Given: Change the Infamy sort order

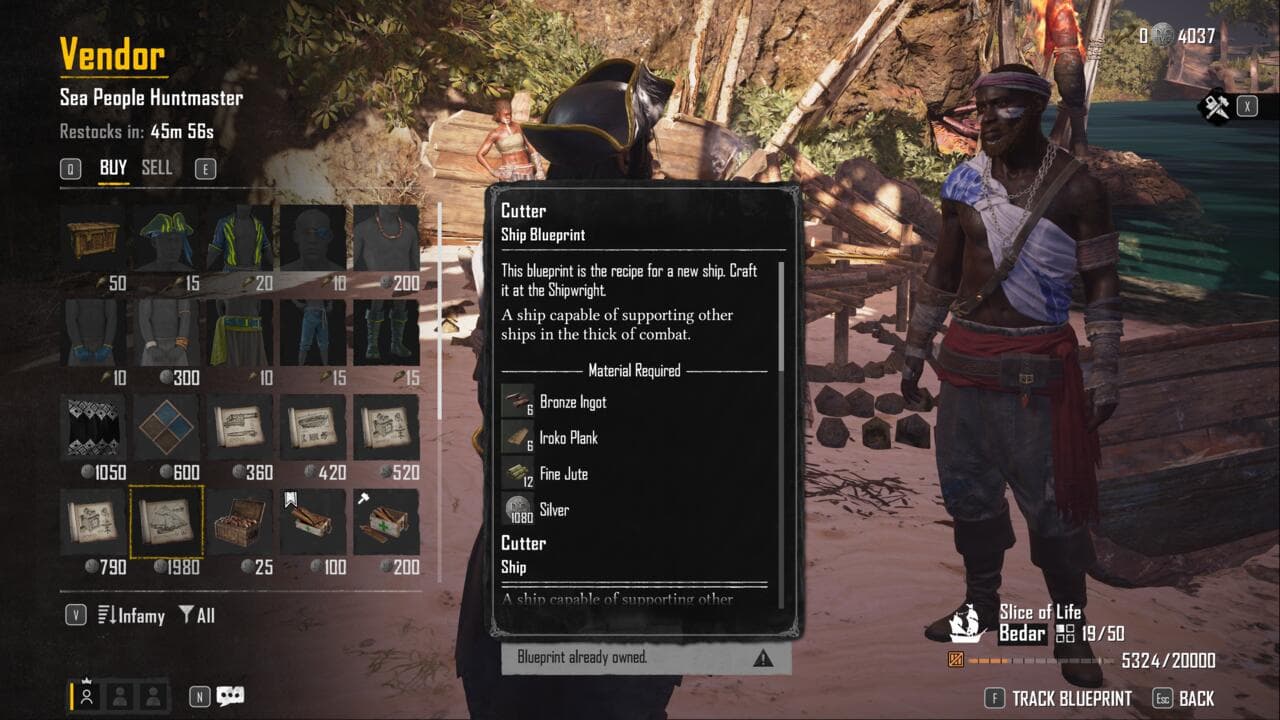Looking at the screenshot, I should pyautogui.click(x=131, y=615).
